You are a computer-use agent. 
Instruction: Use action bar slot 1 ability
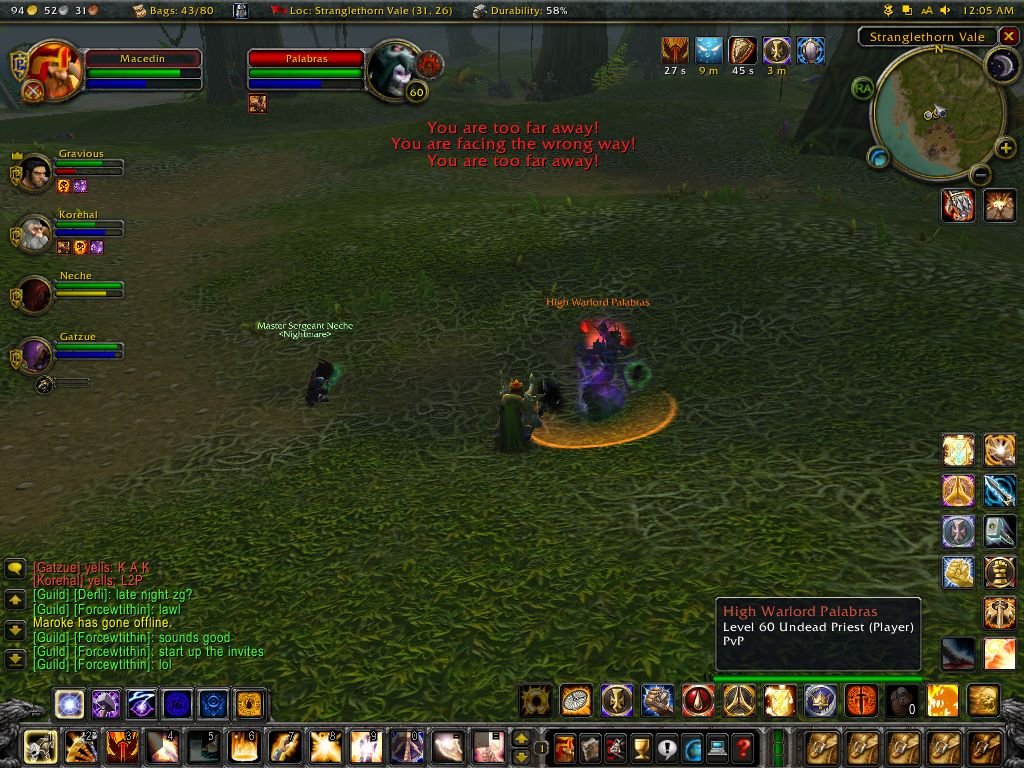point(40,747)
